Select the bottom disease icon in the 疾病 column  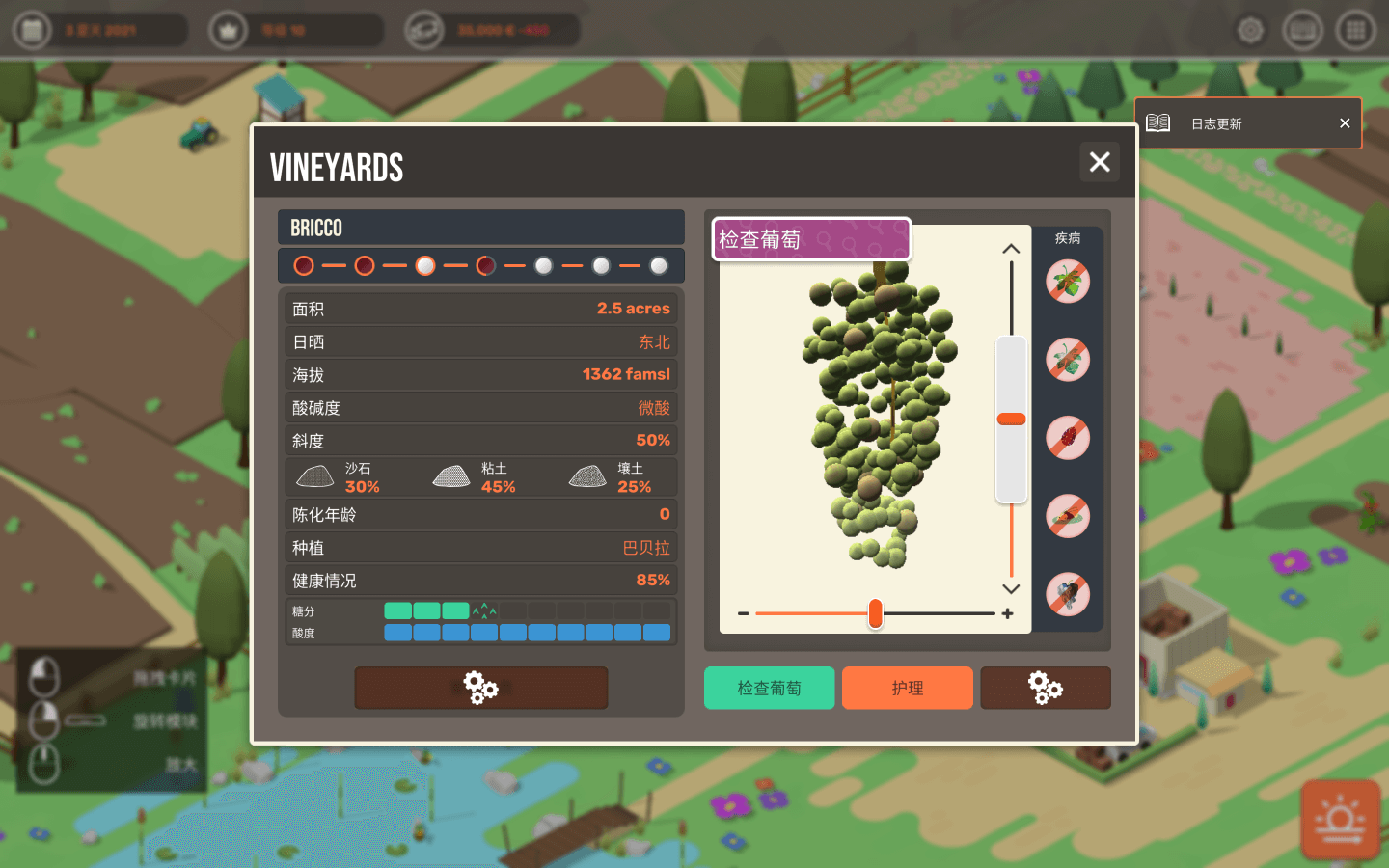1068,594
